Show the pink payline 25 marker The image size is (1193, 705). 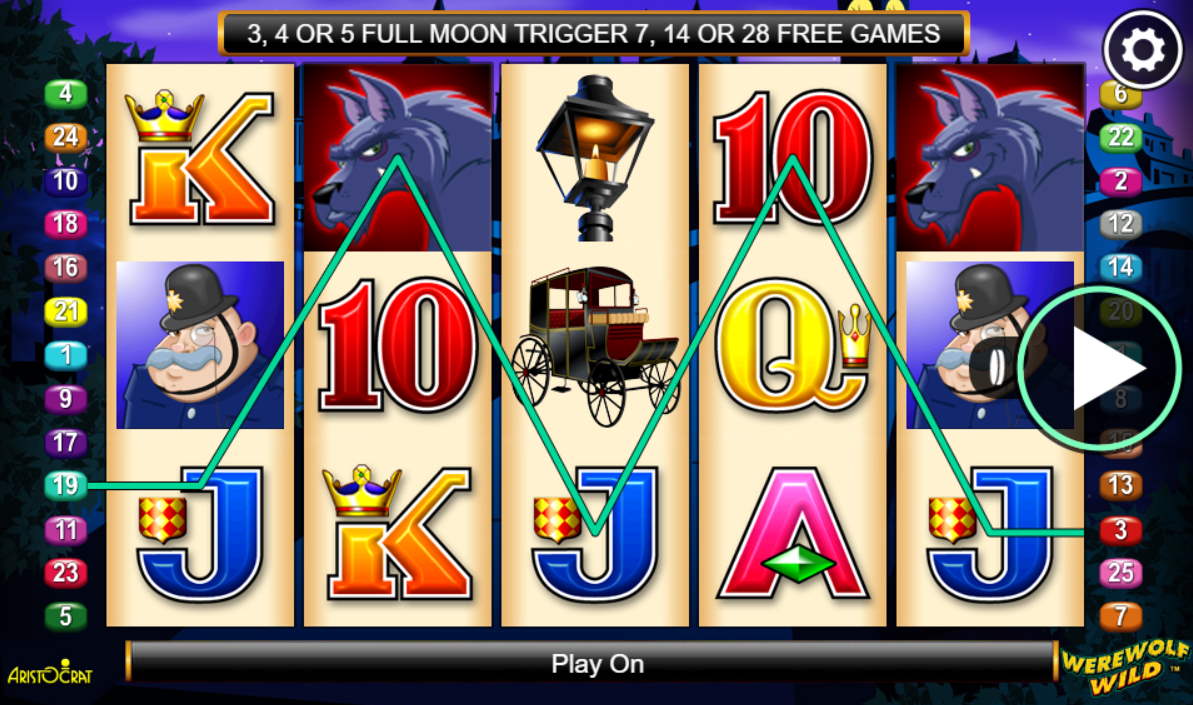(x=1120, y=573)
